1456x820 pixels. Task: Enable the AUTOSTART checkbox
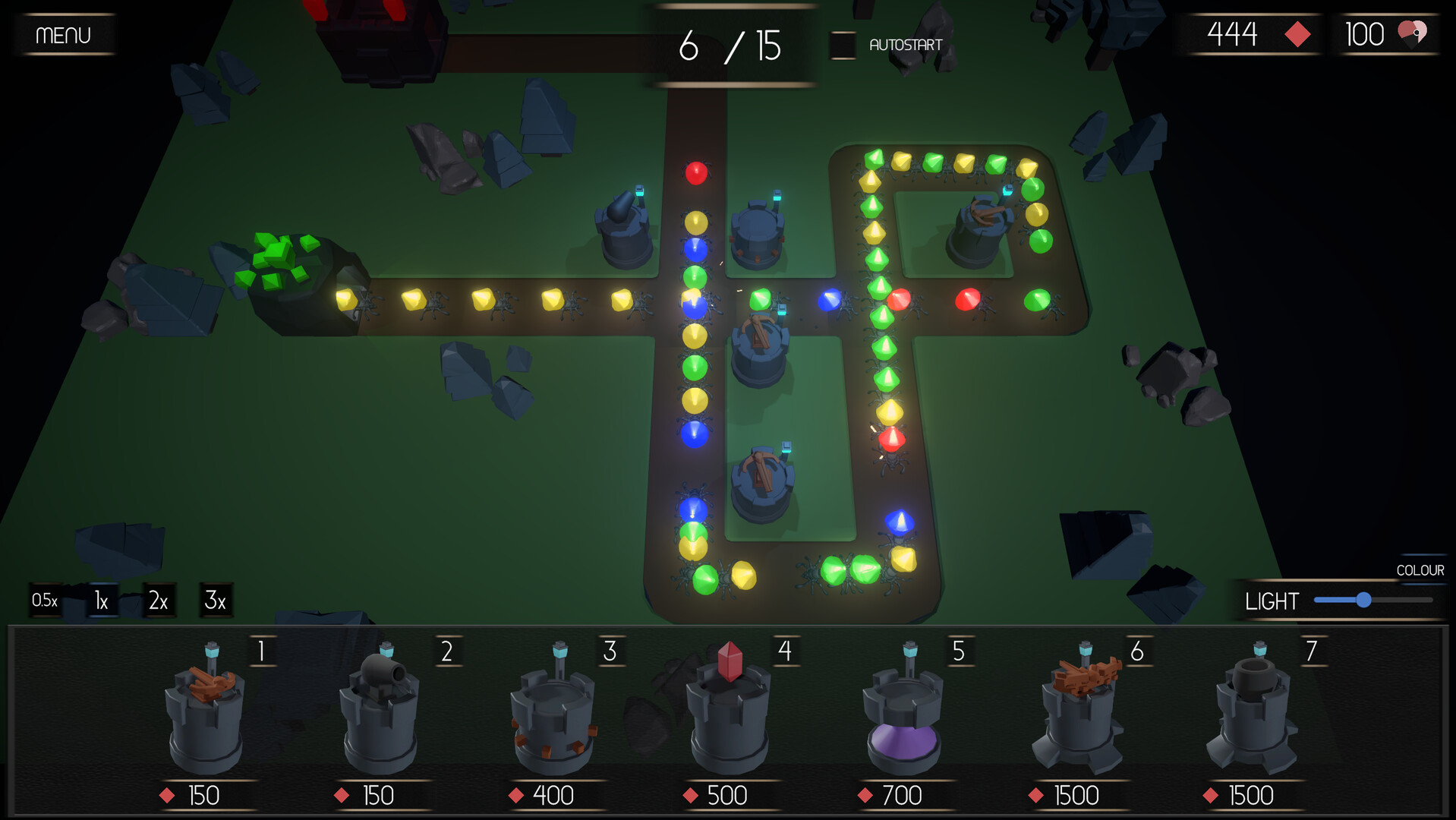click(x=843, y=45)
